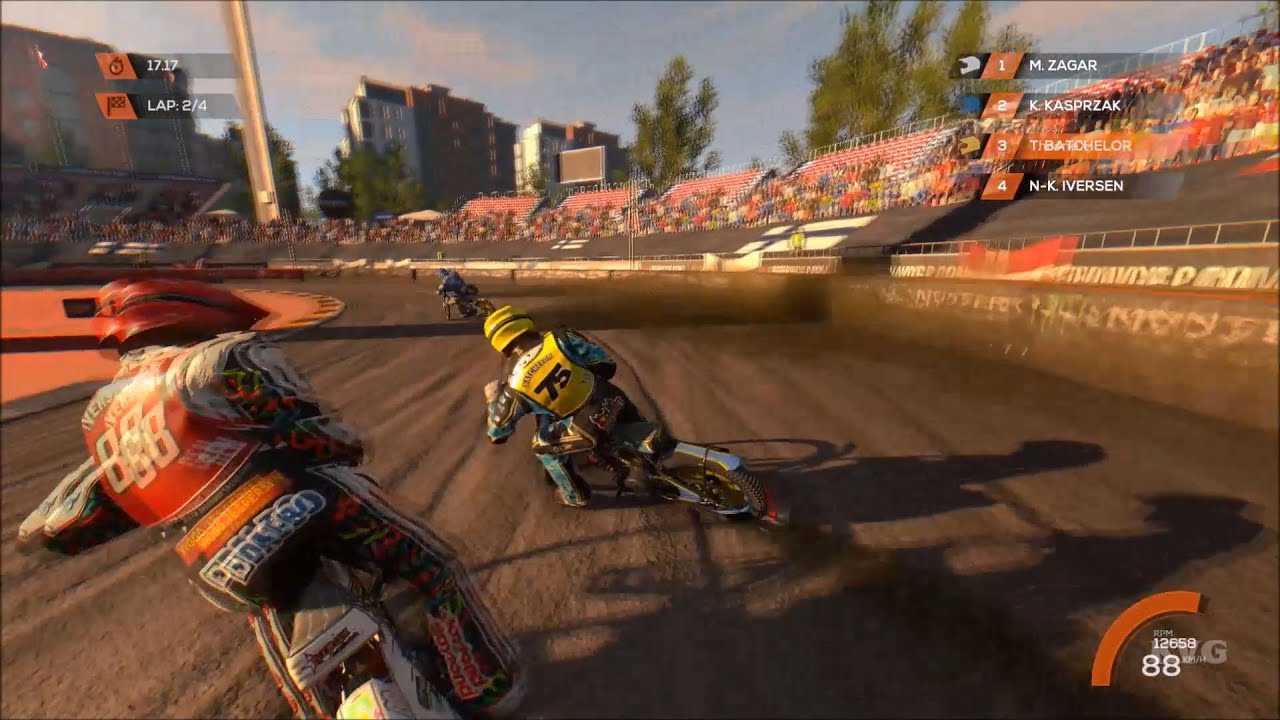
Task: Select M. Zagar in the standings list
Action: coord(1062,66)
